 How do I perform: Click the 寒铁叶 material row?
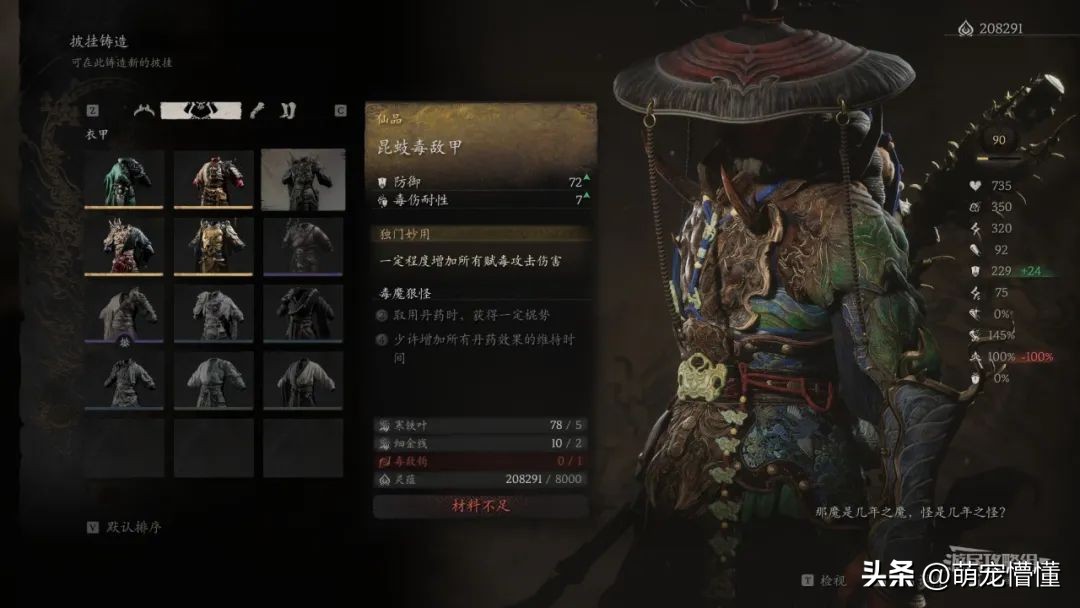coord(480,426)
